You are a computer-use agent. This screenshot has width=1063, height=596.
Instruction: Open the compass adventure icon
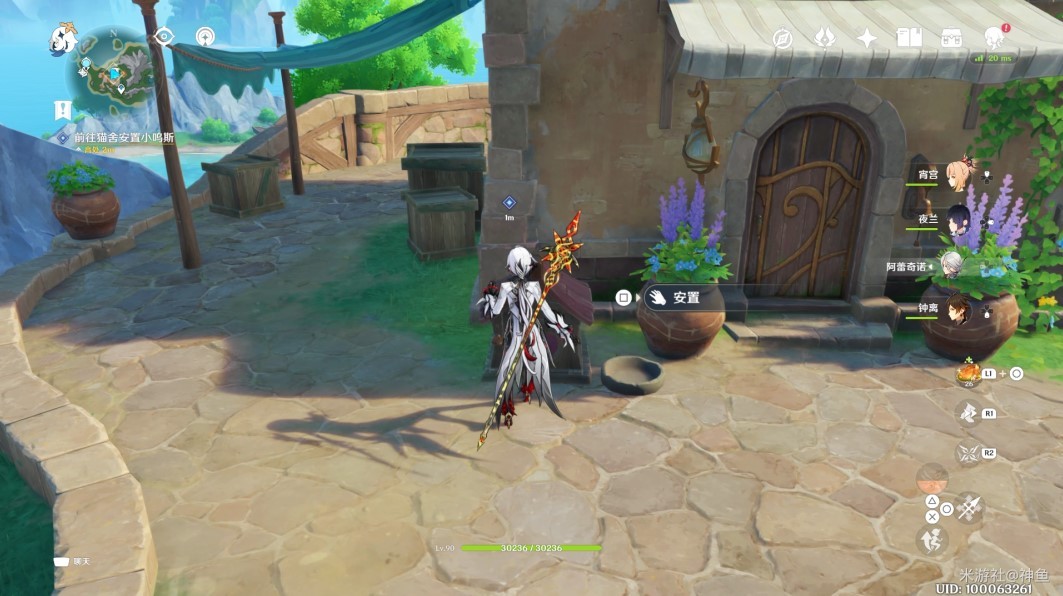pyautogui.click(x=782, y=39)
